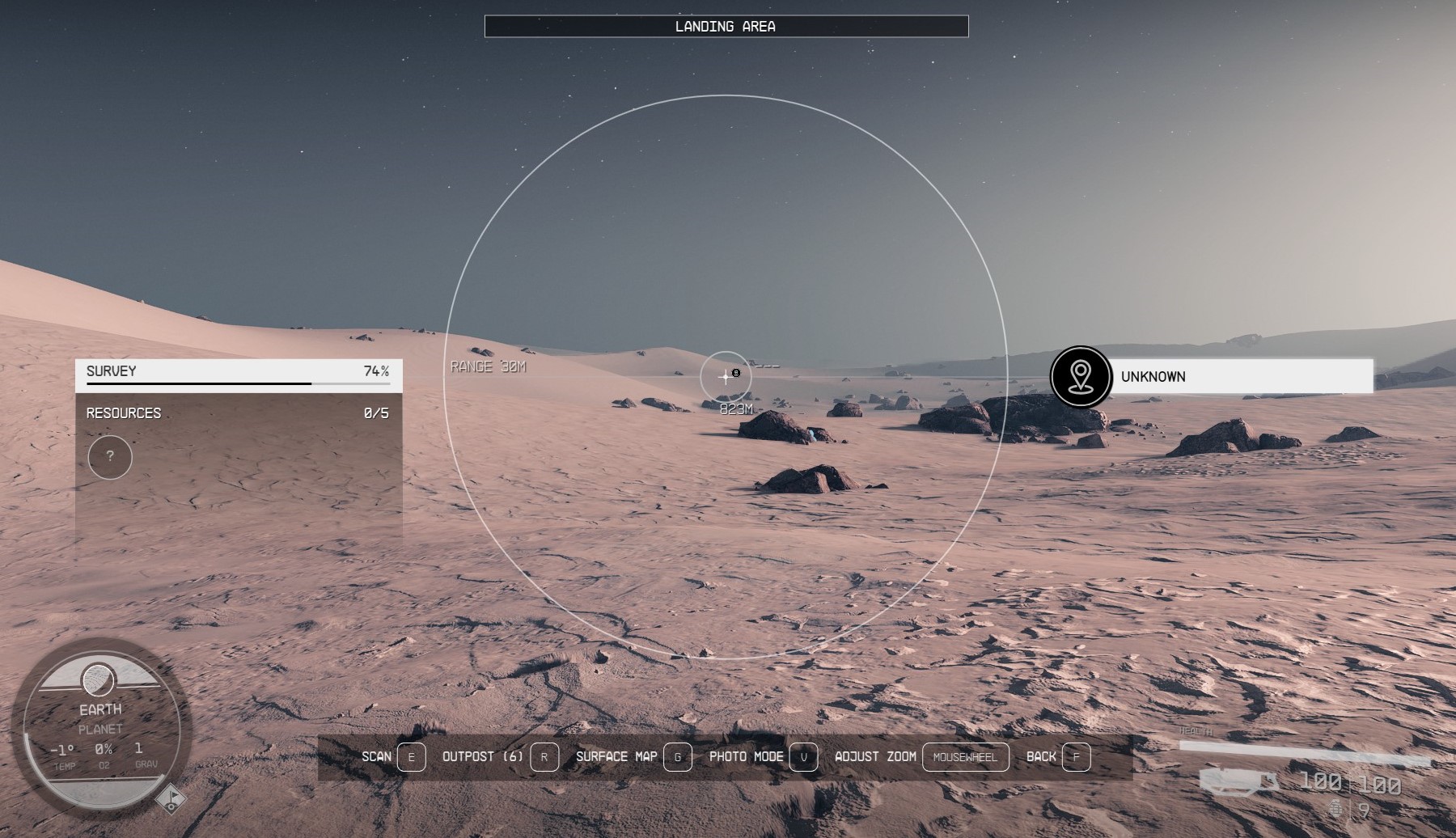Click the LANDING AREA title bar
Viewport: 1456px width, 838px height.
pos(726,25)
